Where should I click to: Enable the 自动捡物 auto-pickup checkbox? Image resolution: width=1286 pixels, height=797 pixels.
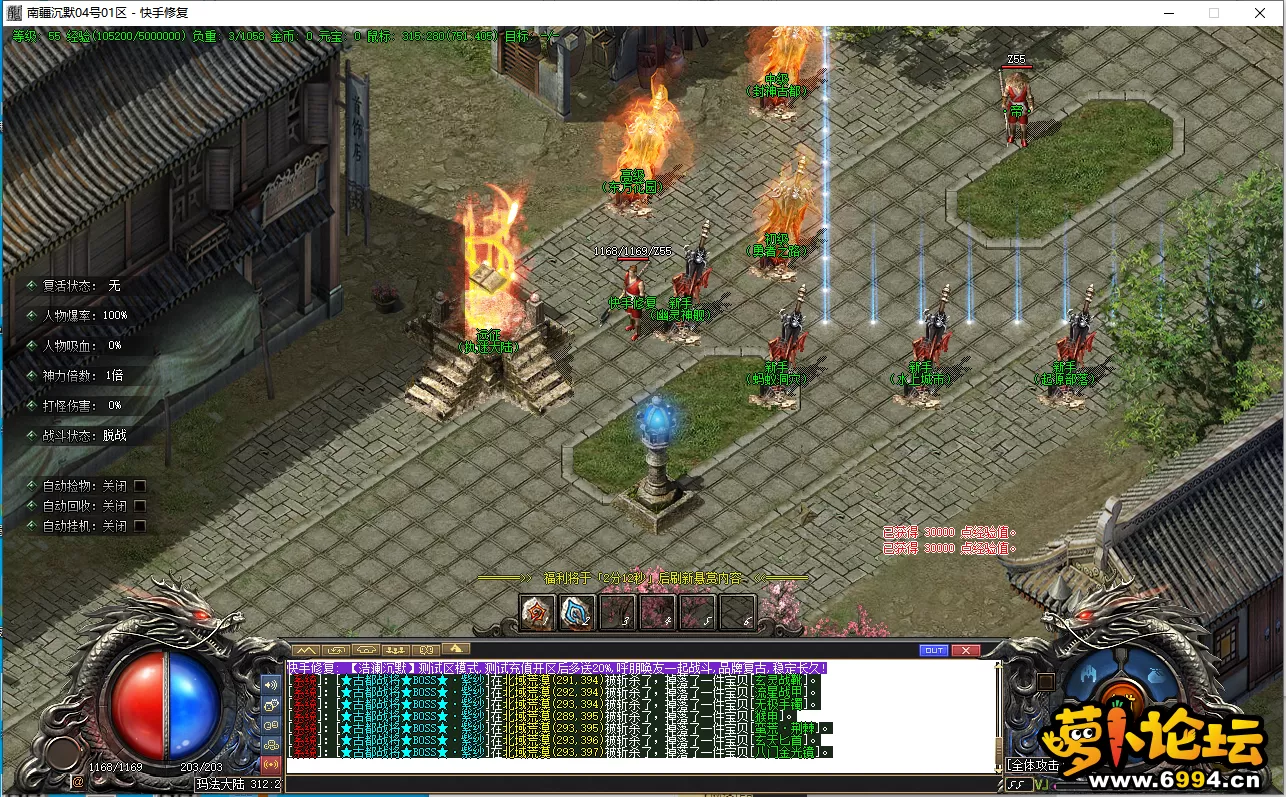pyautogui.click(x=140, y=486)
